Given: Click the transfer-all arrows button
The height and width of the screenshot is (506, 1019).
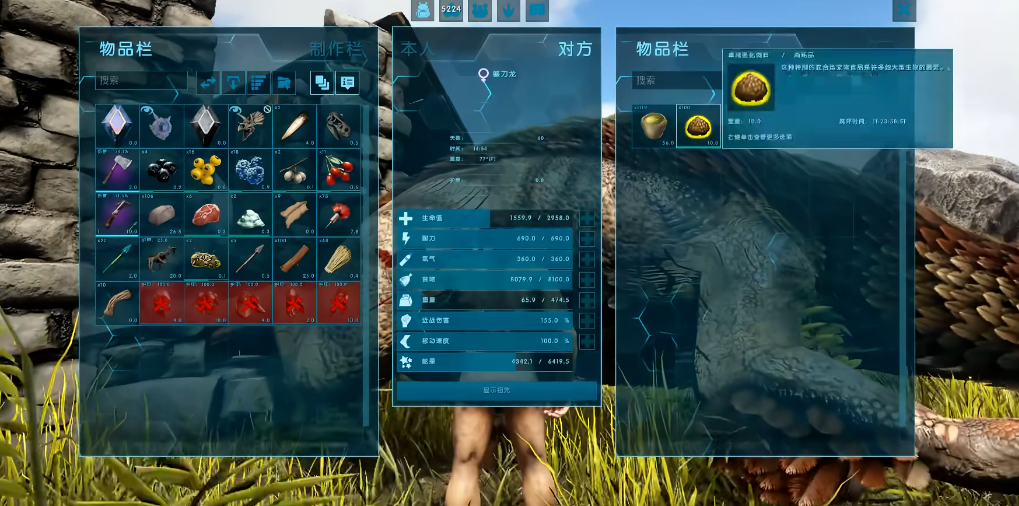Looking at the screenshot, I should click(209, 82).
